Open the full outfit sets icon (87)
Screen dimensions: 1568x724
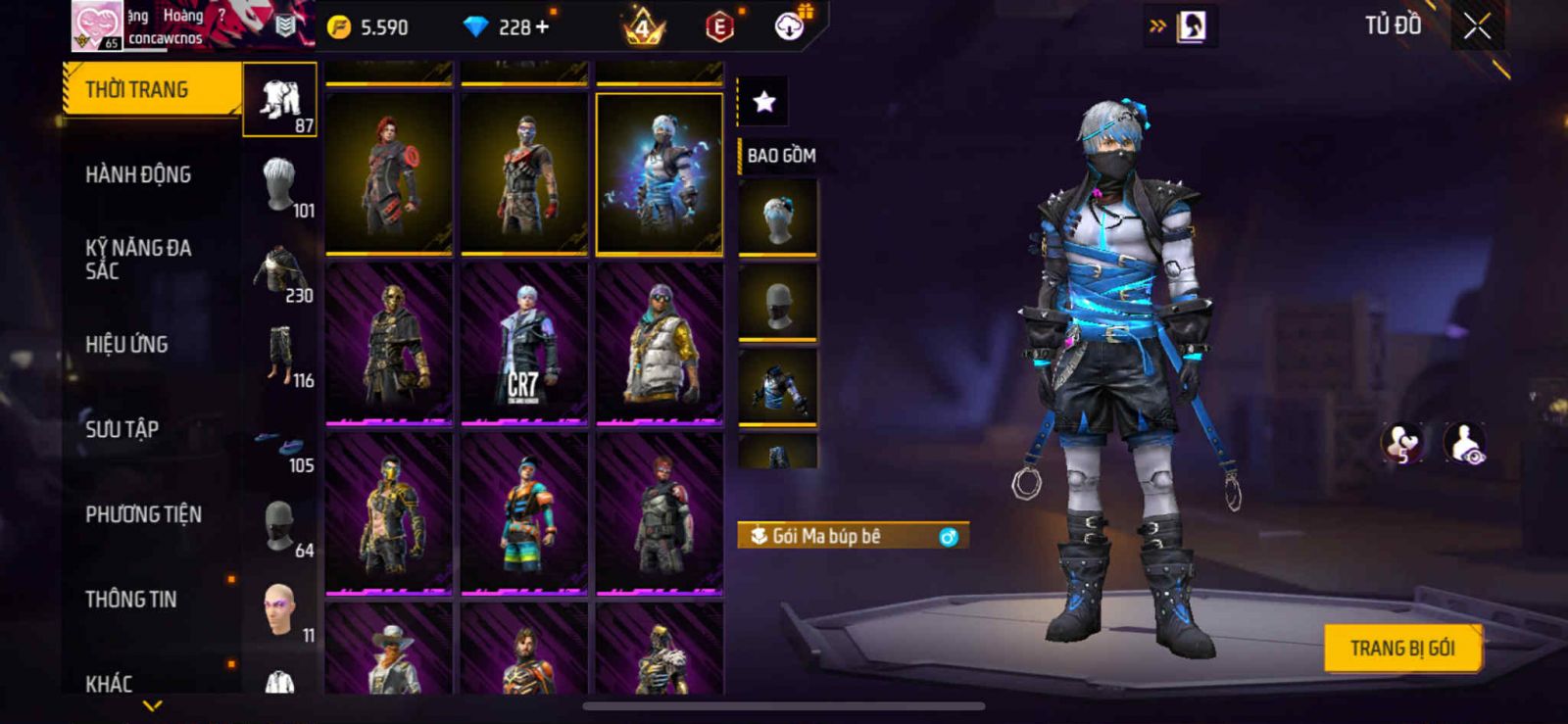pos(280,100)
